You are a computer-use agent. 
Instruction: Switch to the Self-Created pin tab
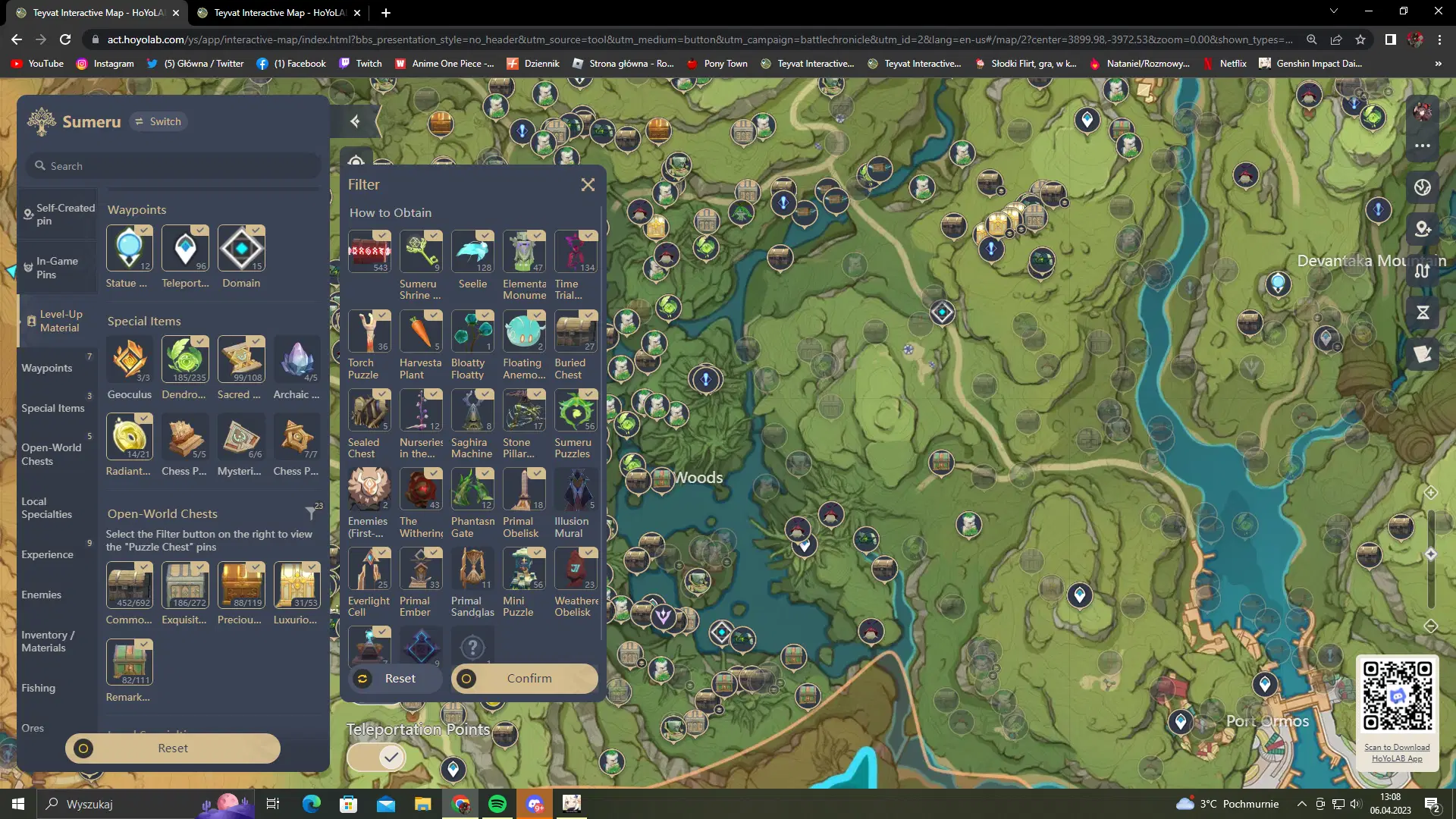58,214
